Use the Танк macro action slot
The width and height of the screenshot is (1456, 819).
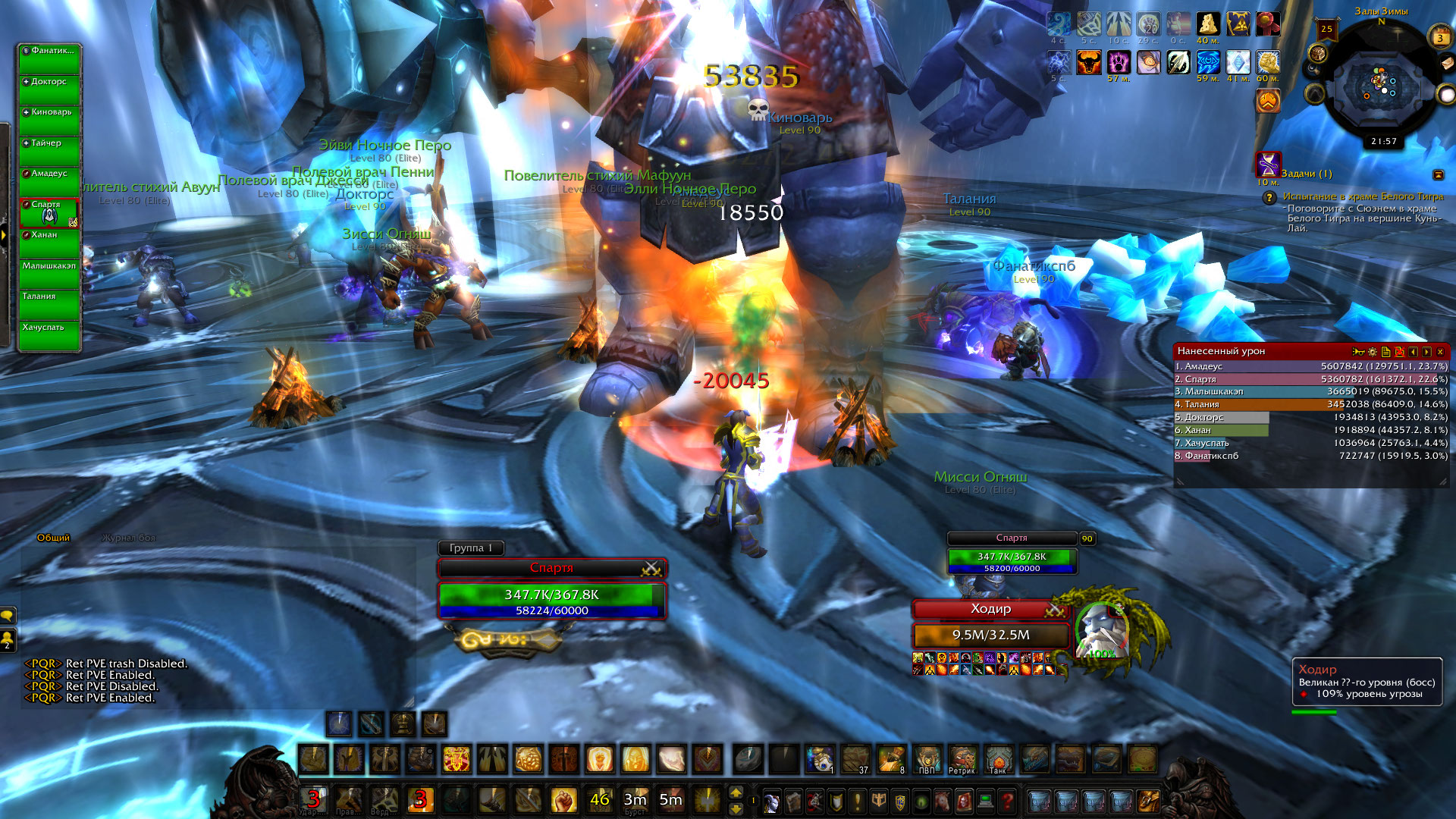point(999,759)
